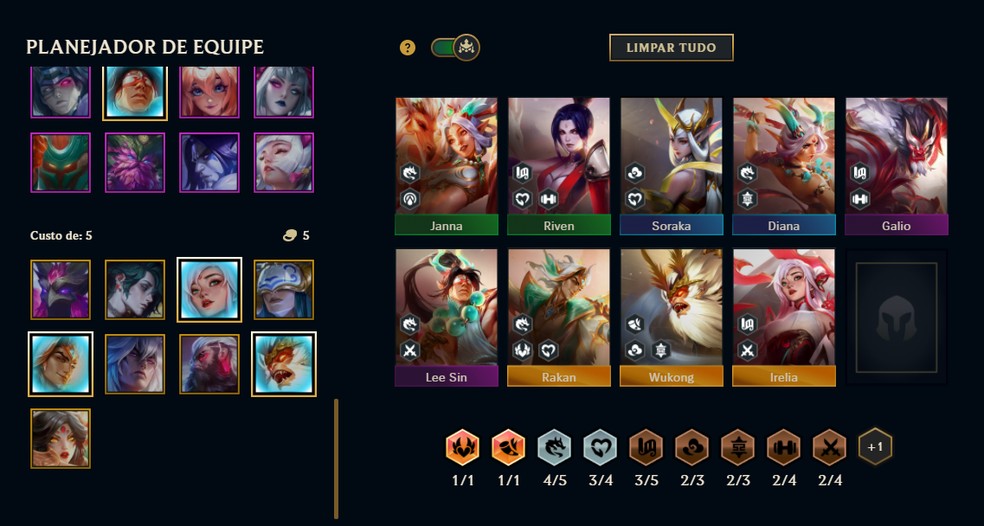
Task: Select the Riven champion card
Action: (x=558, y=166)
